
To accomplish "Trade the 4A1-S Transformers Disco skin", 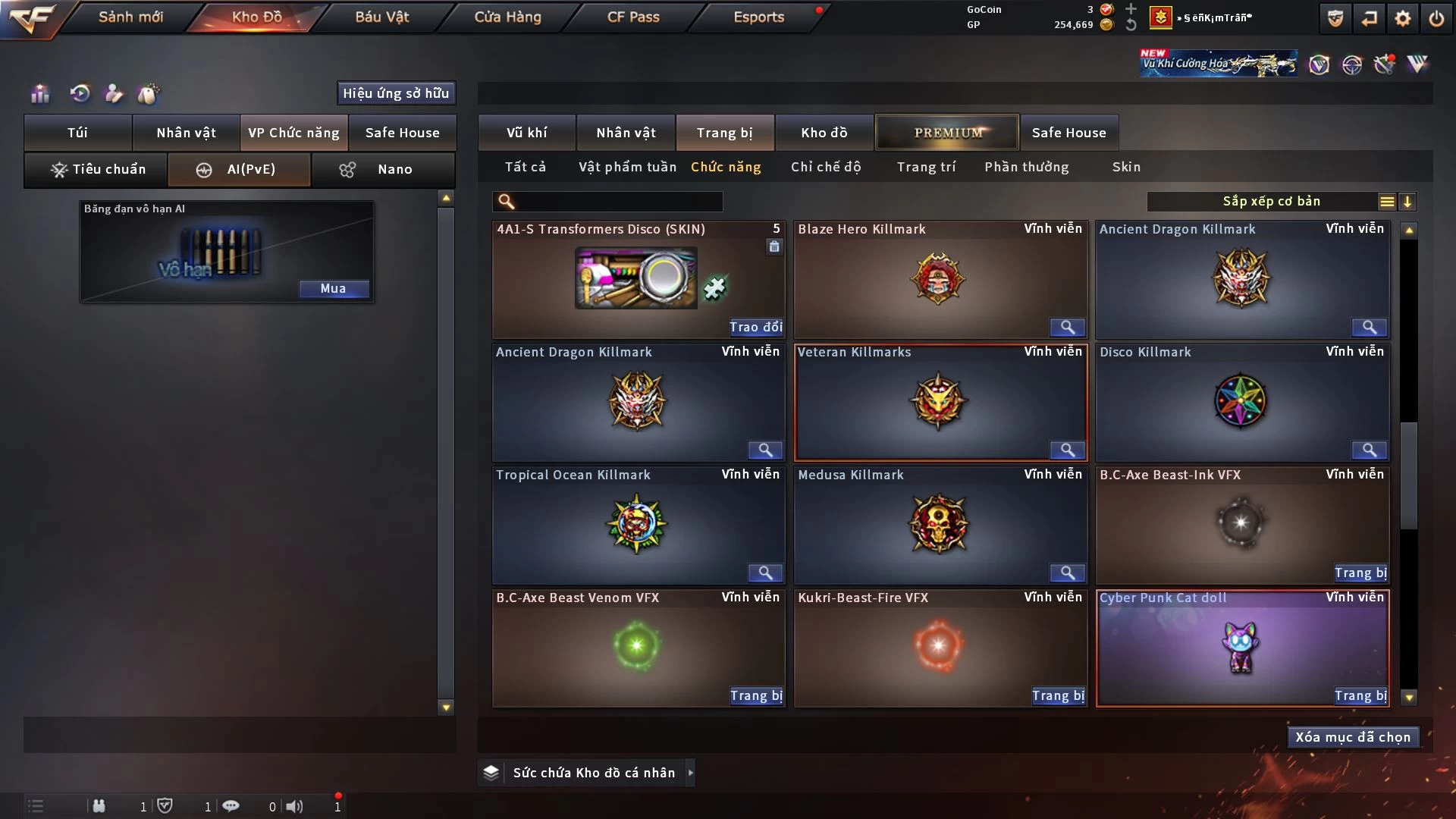I will [755, 327].
